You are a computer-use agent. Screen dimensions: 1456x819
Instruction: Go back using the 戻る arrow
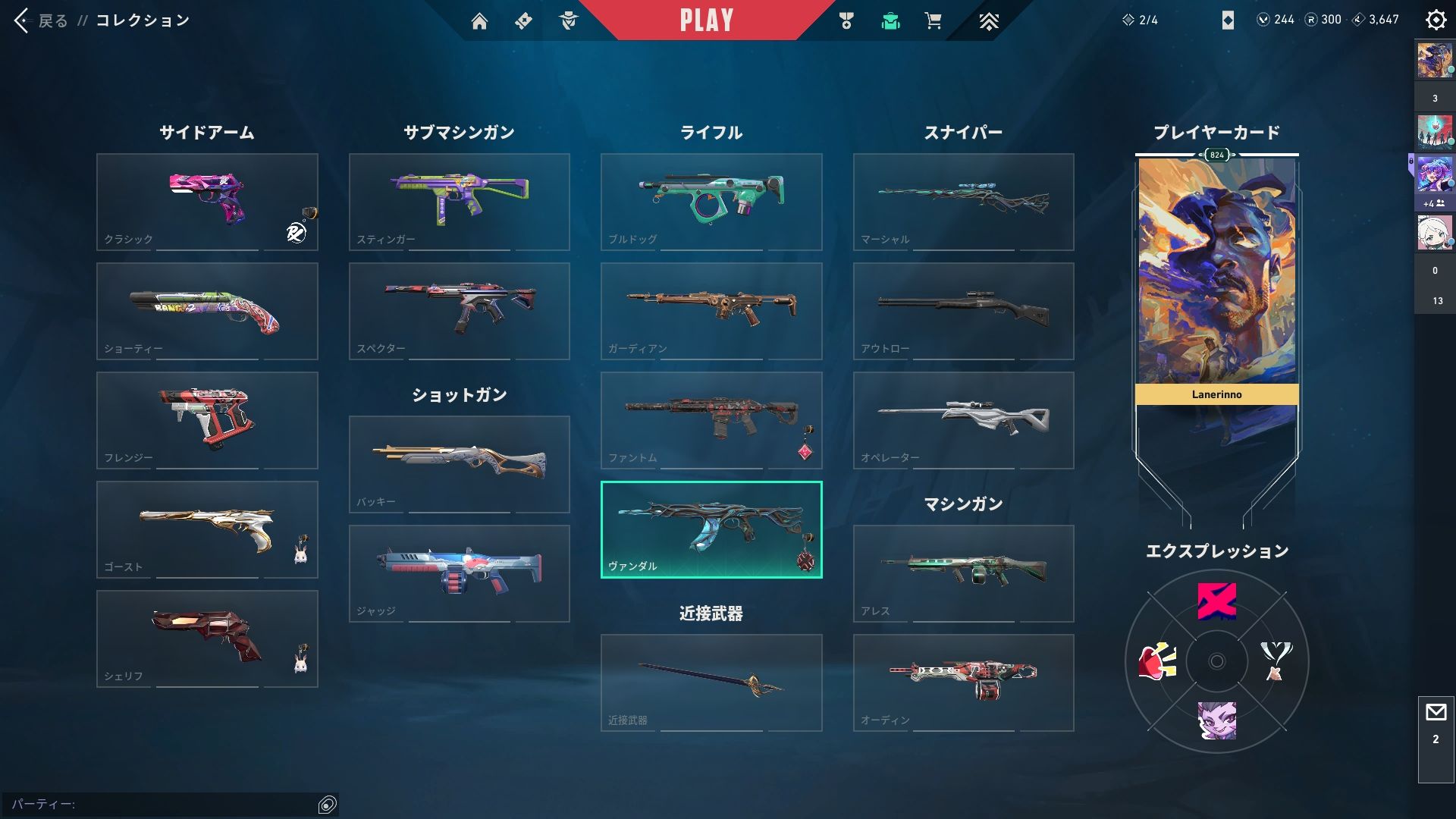pos(23,20)
